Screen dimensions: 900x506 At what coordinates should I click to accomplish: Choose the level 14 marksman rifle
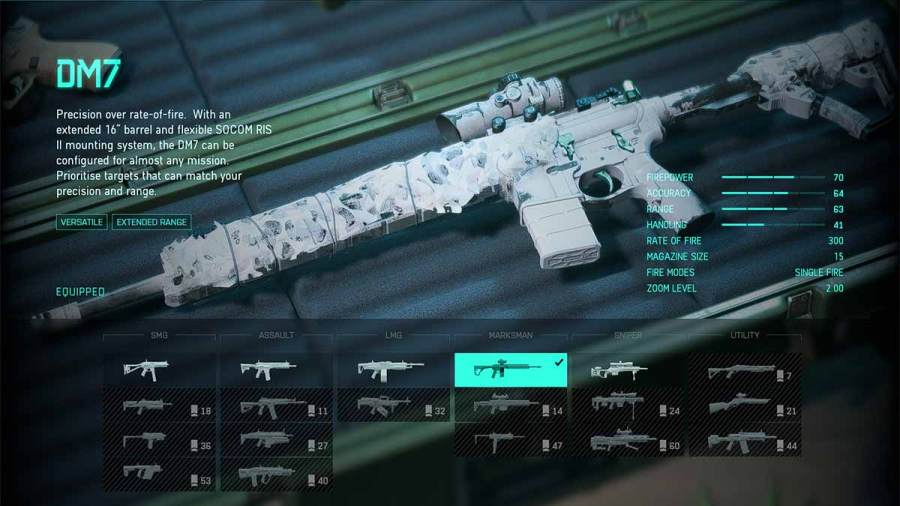pos(510,406)
